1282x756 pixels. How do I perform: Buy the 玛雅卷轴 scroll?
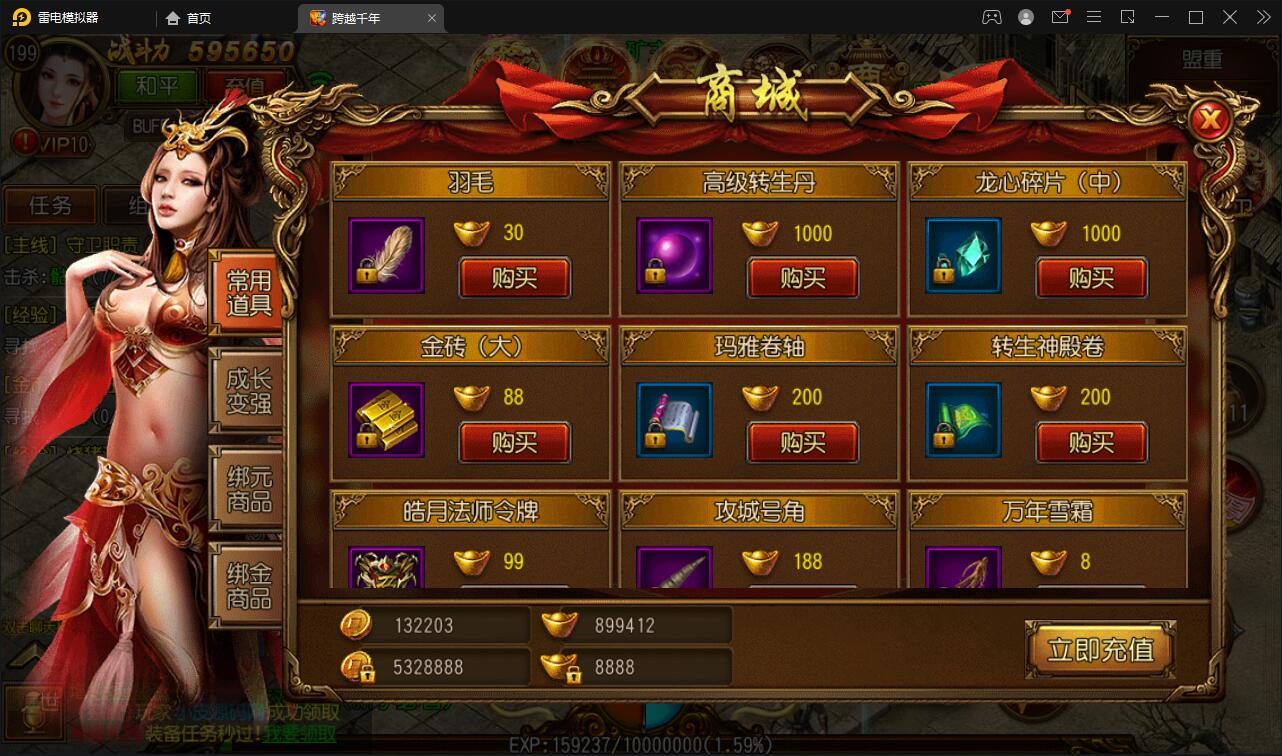803,442
